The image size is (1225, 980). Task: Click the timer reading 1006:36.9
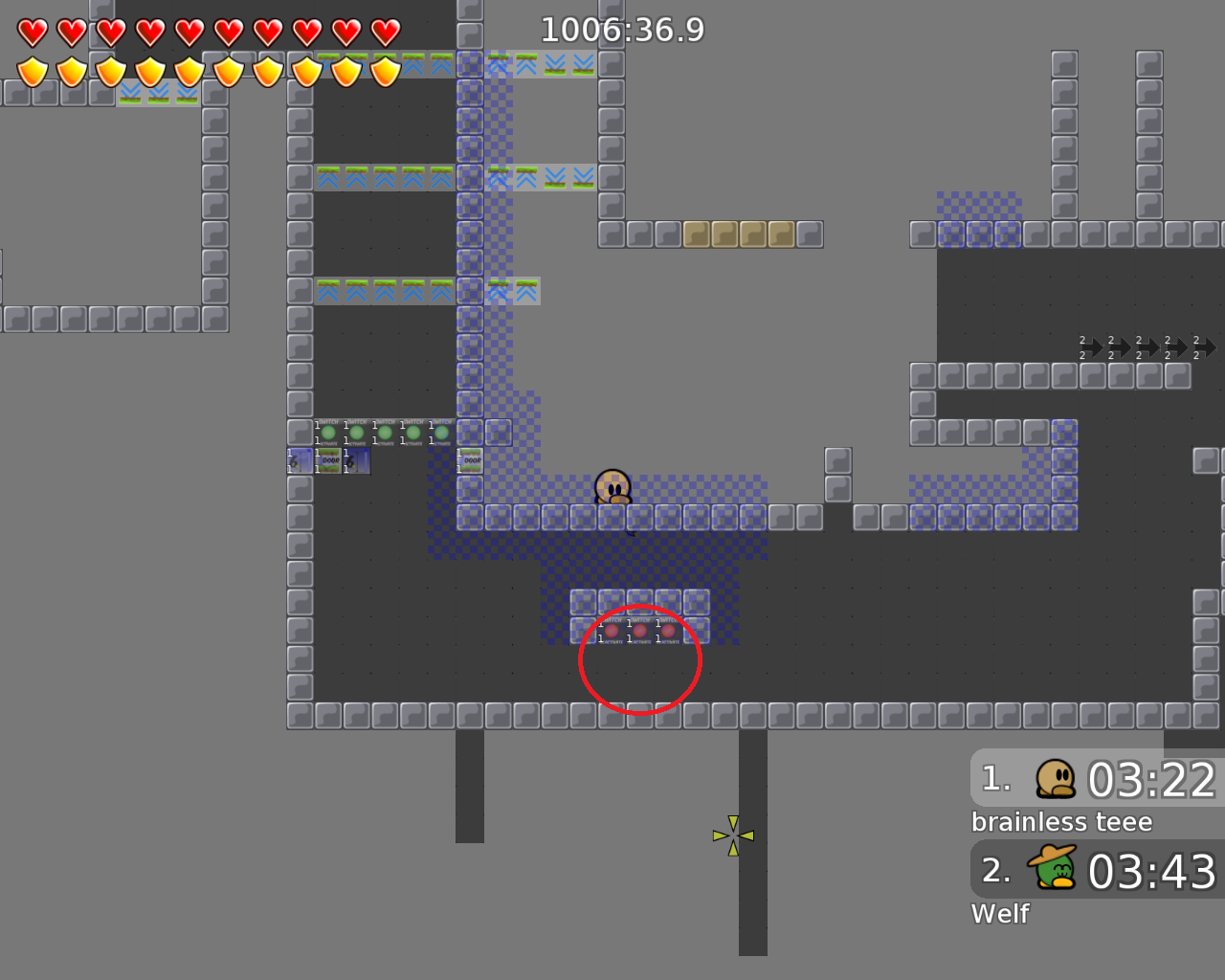click(x=623, y=30)
